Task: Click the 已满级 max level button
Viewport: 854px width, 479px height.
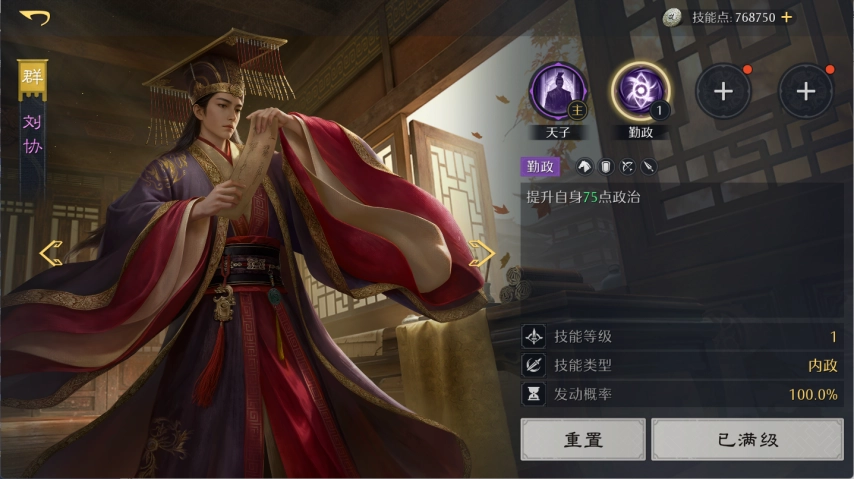Action: coord(747,439)
